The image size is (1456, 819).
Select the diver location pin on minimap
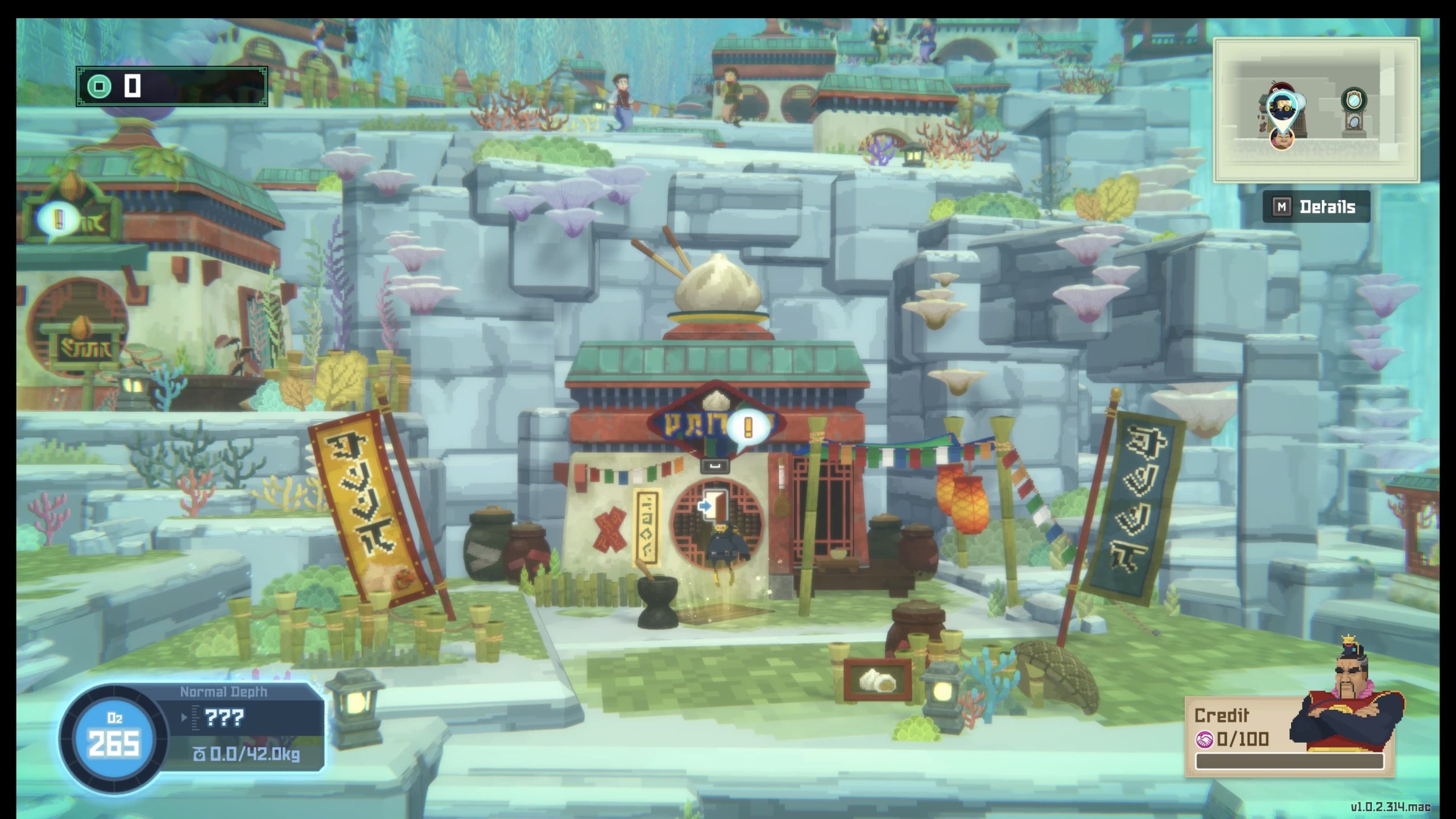pos(1284,109)
